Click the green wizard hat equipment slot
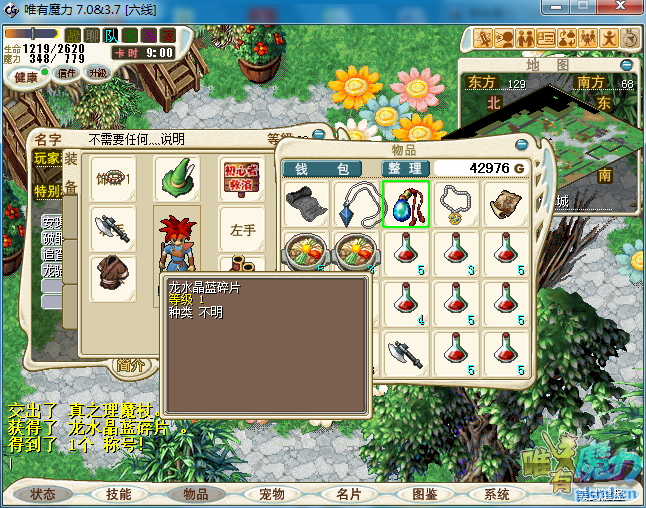 pyautogui.click(x=176, y=178)
